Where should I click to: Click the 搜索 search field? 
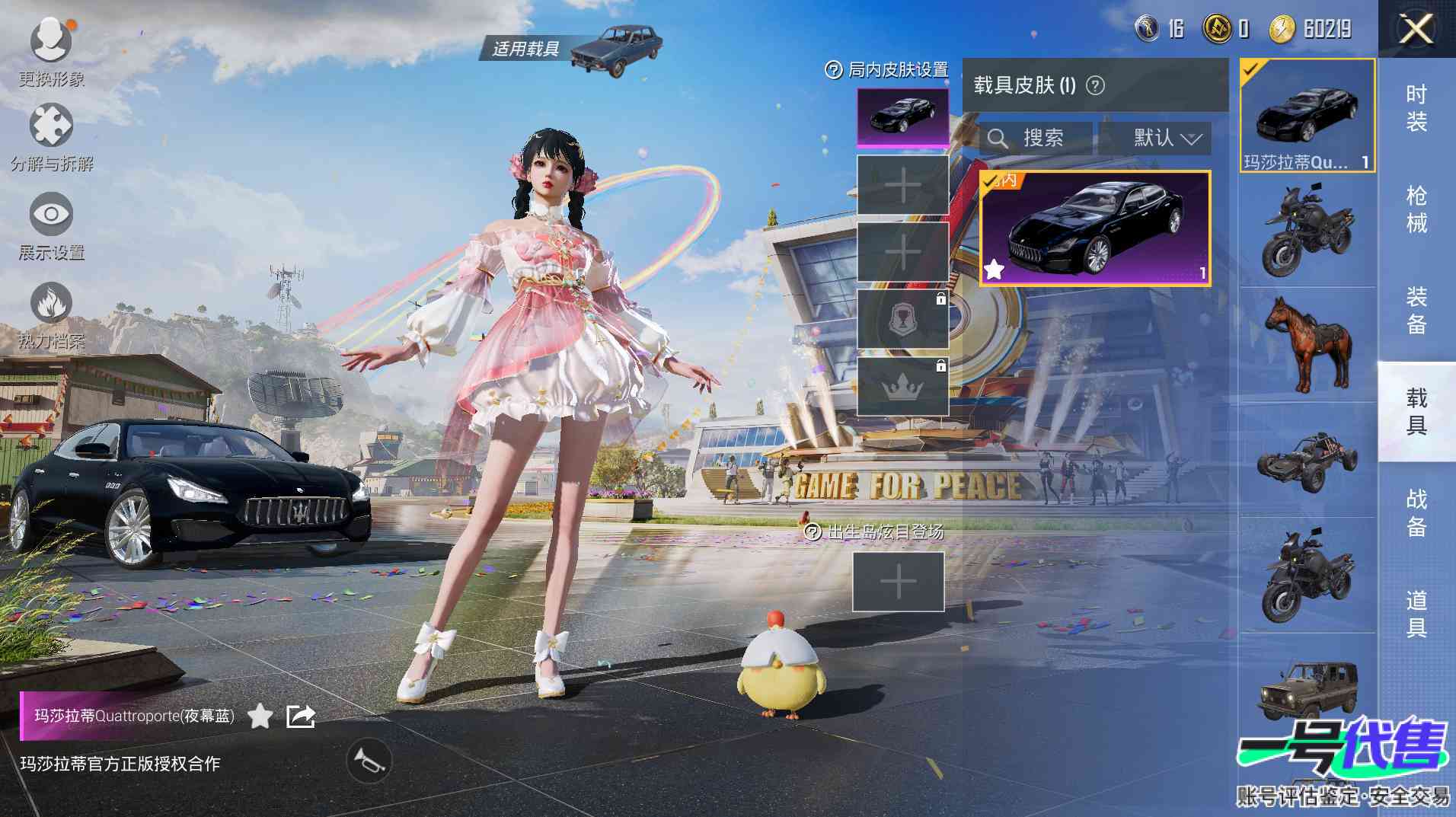1036,138
